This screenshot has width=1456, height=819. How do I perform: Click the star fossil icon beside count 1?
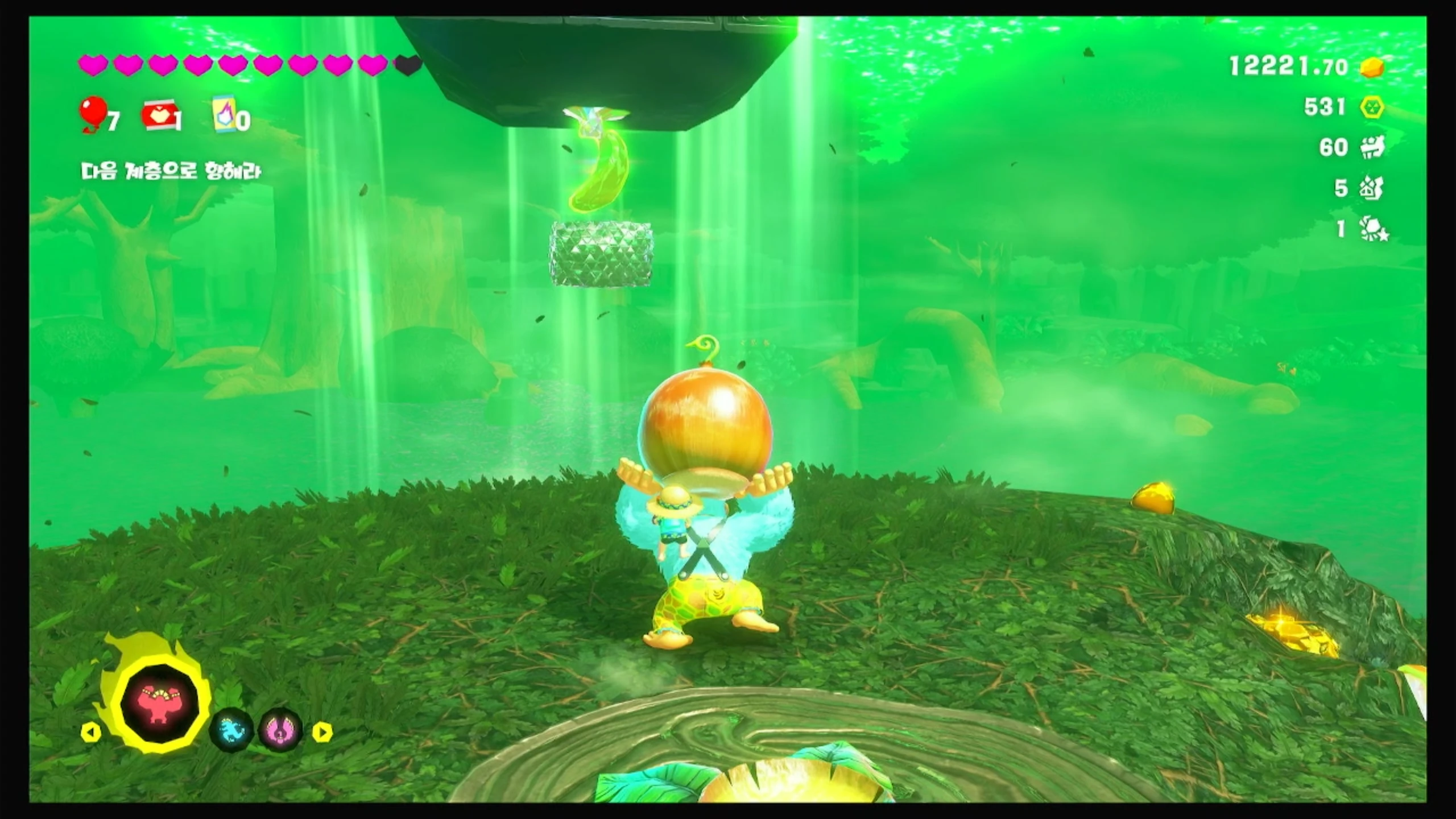coord(1373,229)
